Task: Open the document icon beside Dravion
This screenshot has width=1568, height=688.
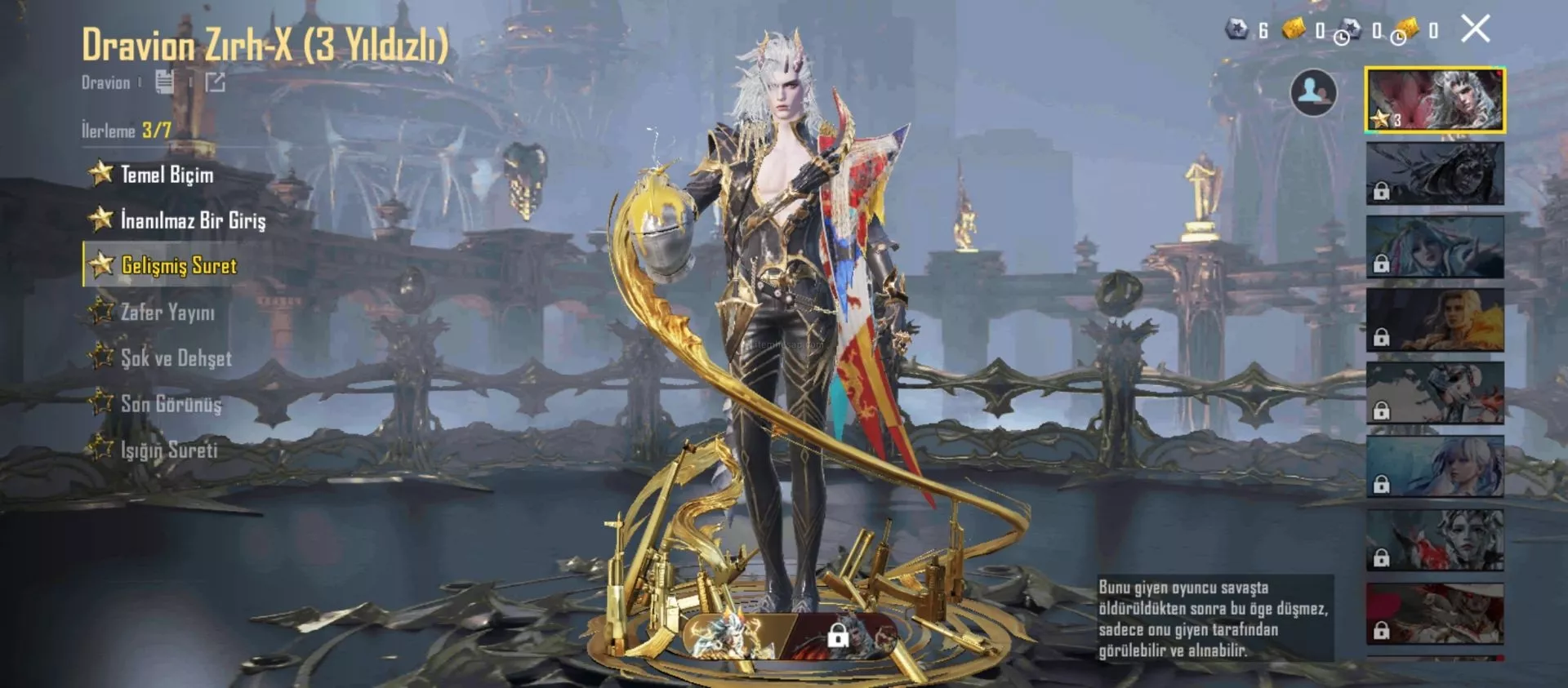Action: coord(164,82)
